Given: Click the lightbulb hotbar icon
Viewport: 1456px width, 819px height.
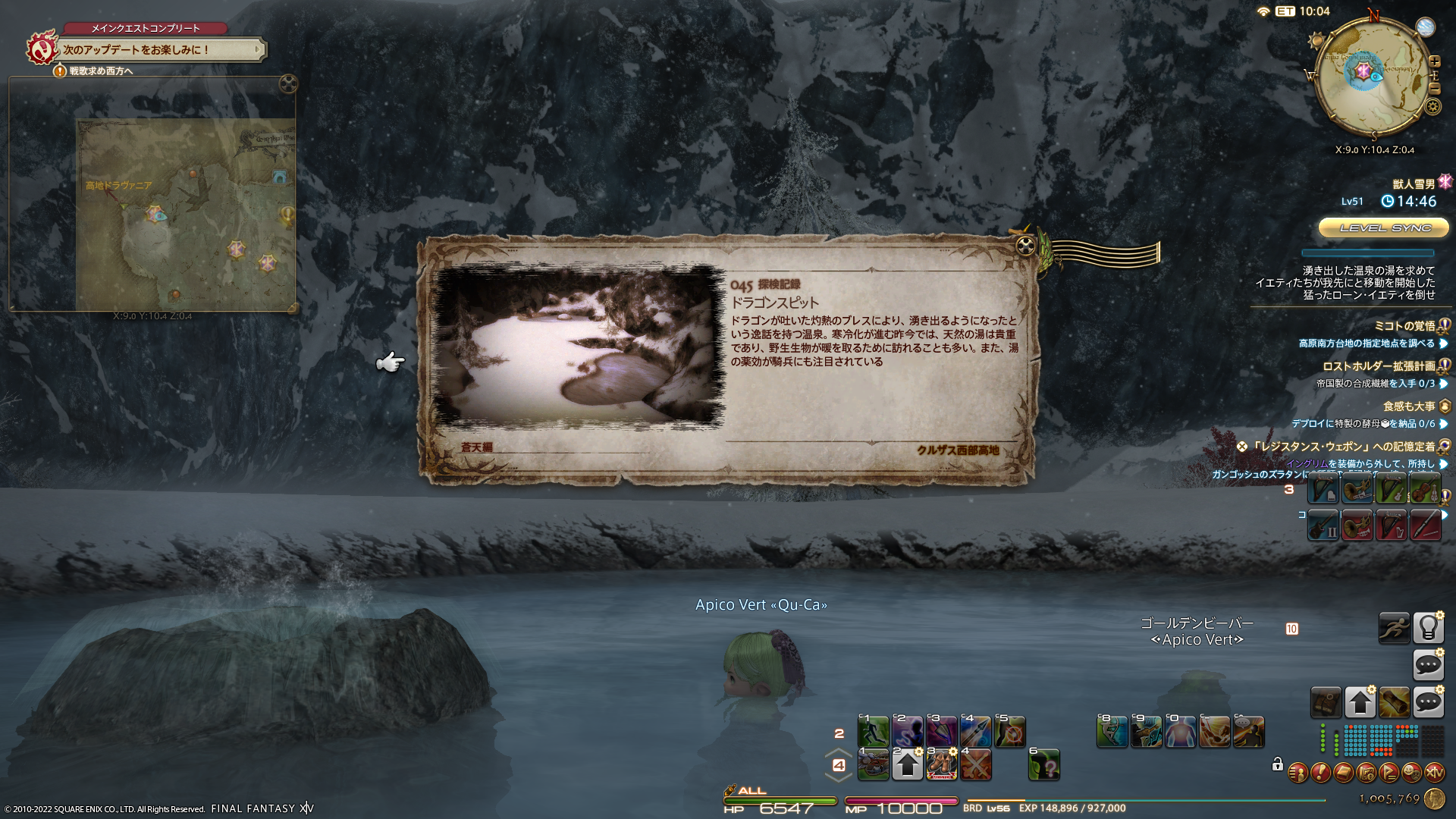Looking at the screenshot, I should pos(1428,628).
